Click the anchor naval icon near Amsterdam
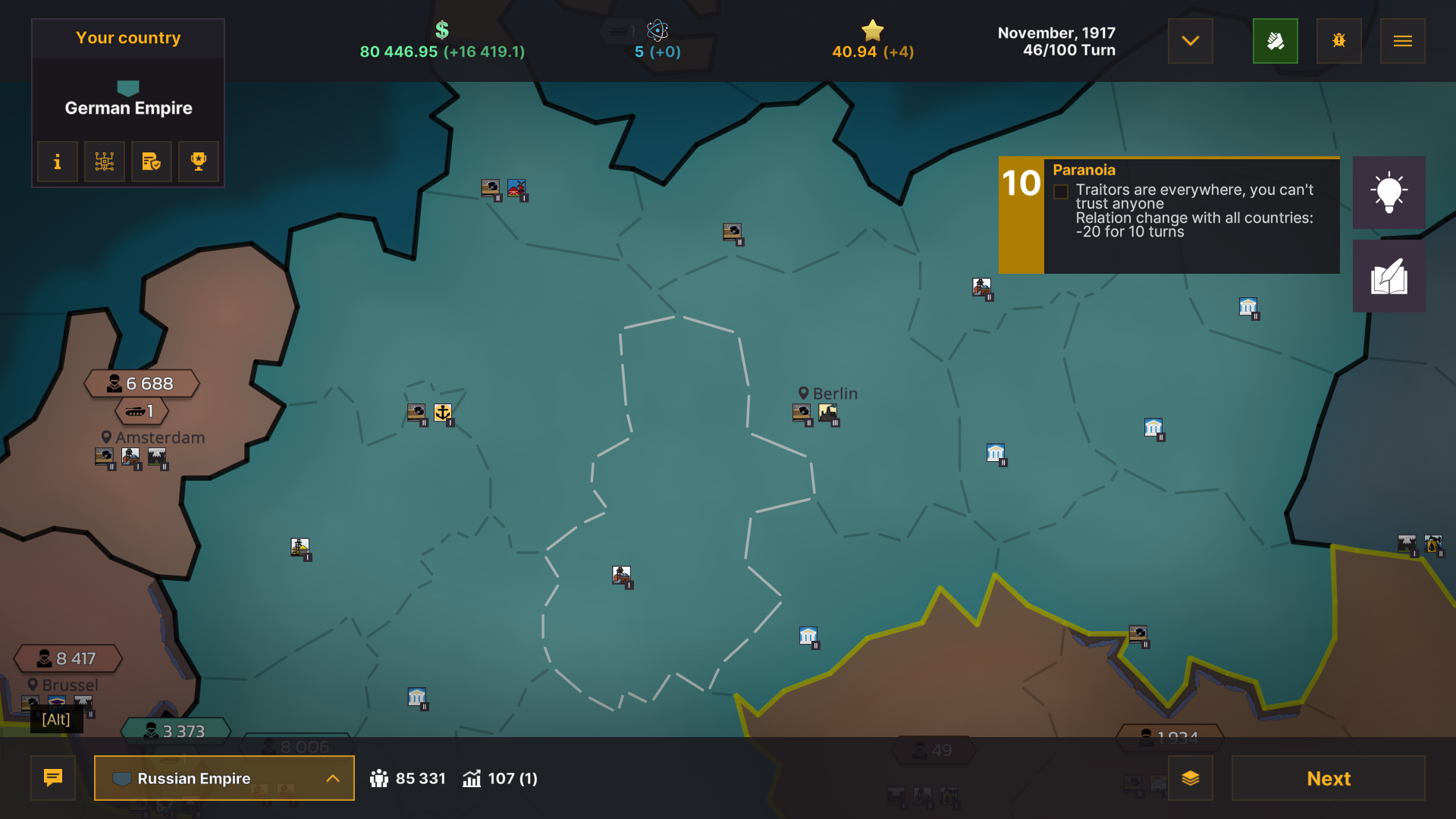Image resolution: width=1456 pixels, height=819 pixels. click(x=443, y=413)
